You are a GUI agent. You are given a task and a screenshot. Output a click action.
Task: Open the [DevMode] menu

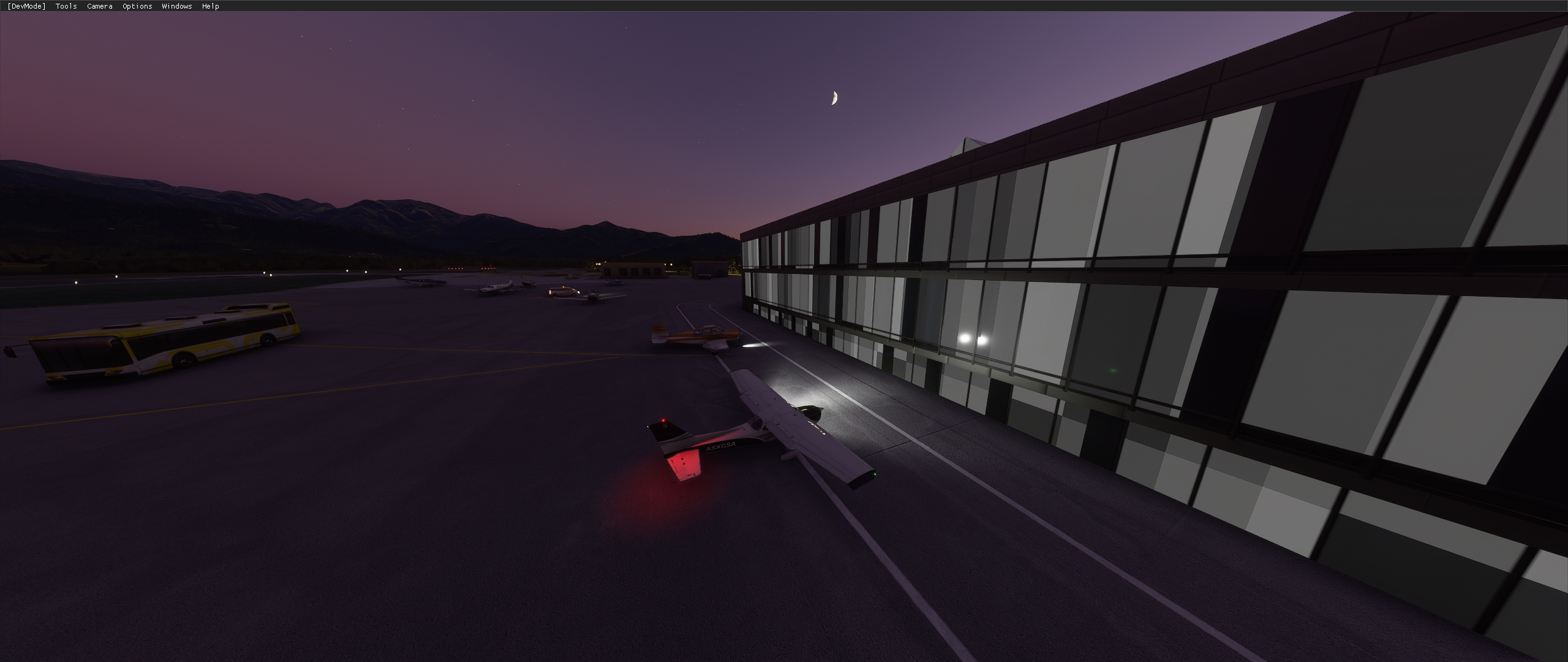pos(26,6)
